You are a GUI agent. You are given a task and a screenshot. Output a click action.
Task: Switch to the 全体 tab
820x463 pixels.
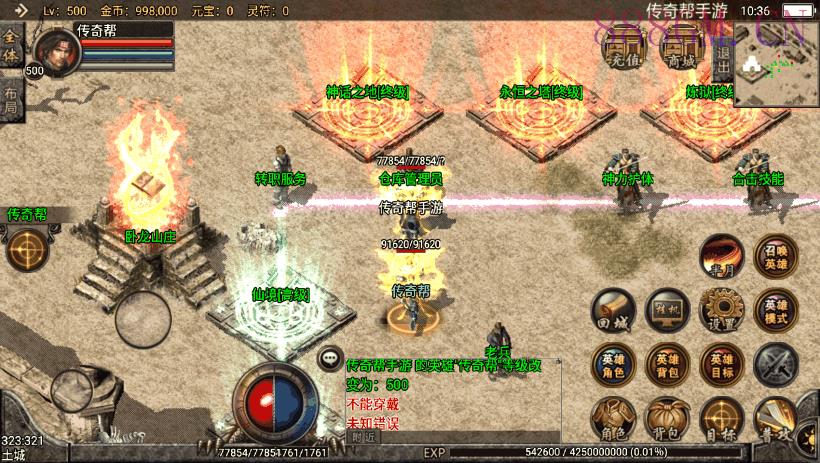tap(11, 47)
